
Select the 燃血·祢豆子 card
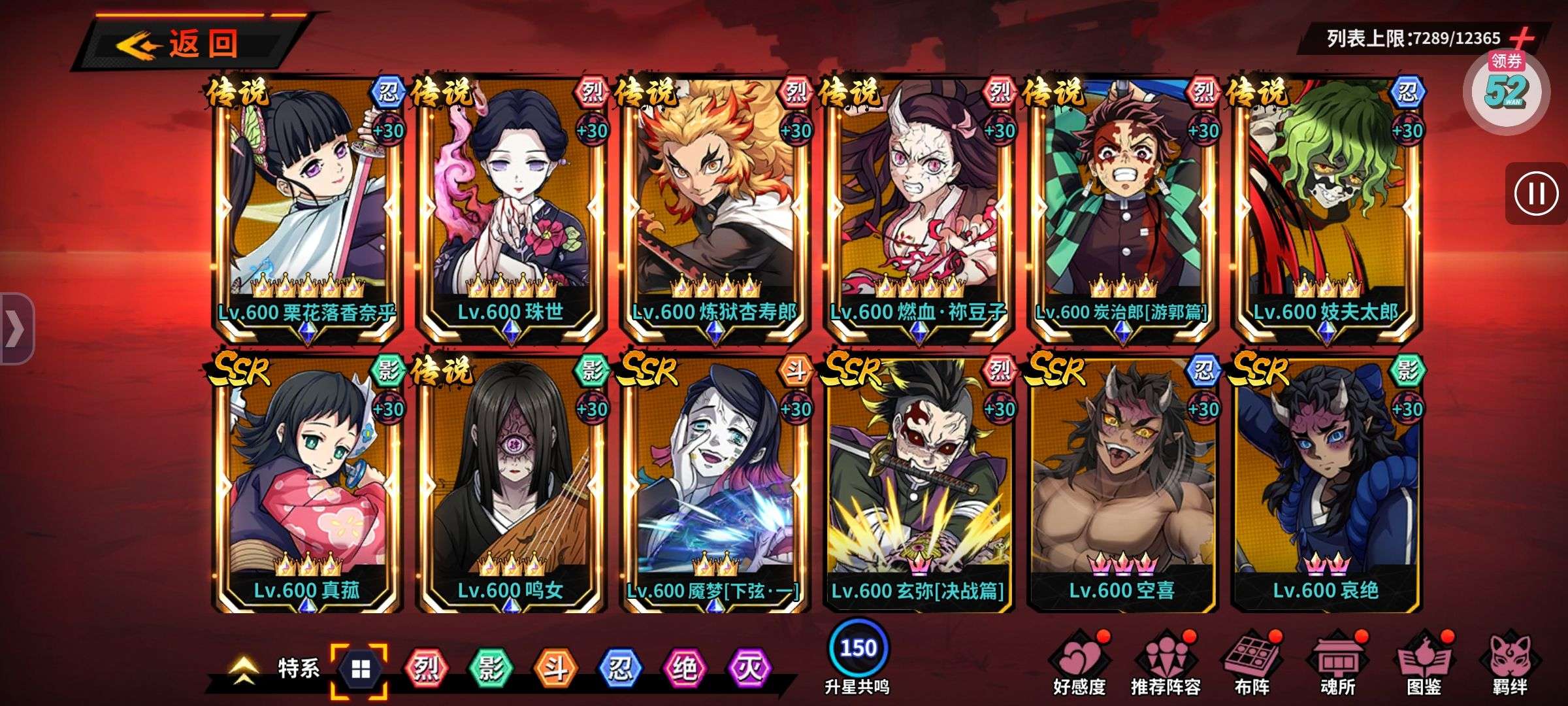click(x=919, y=209)
